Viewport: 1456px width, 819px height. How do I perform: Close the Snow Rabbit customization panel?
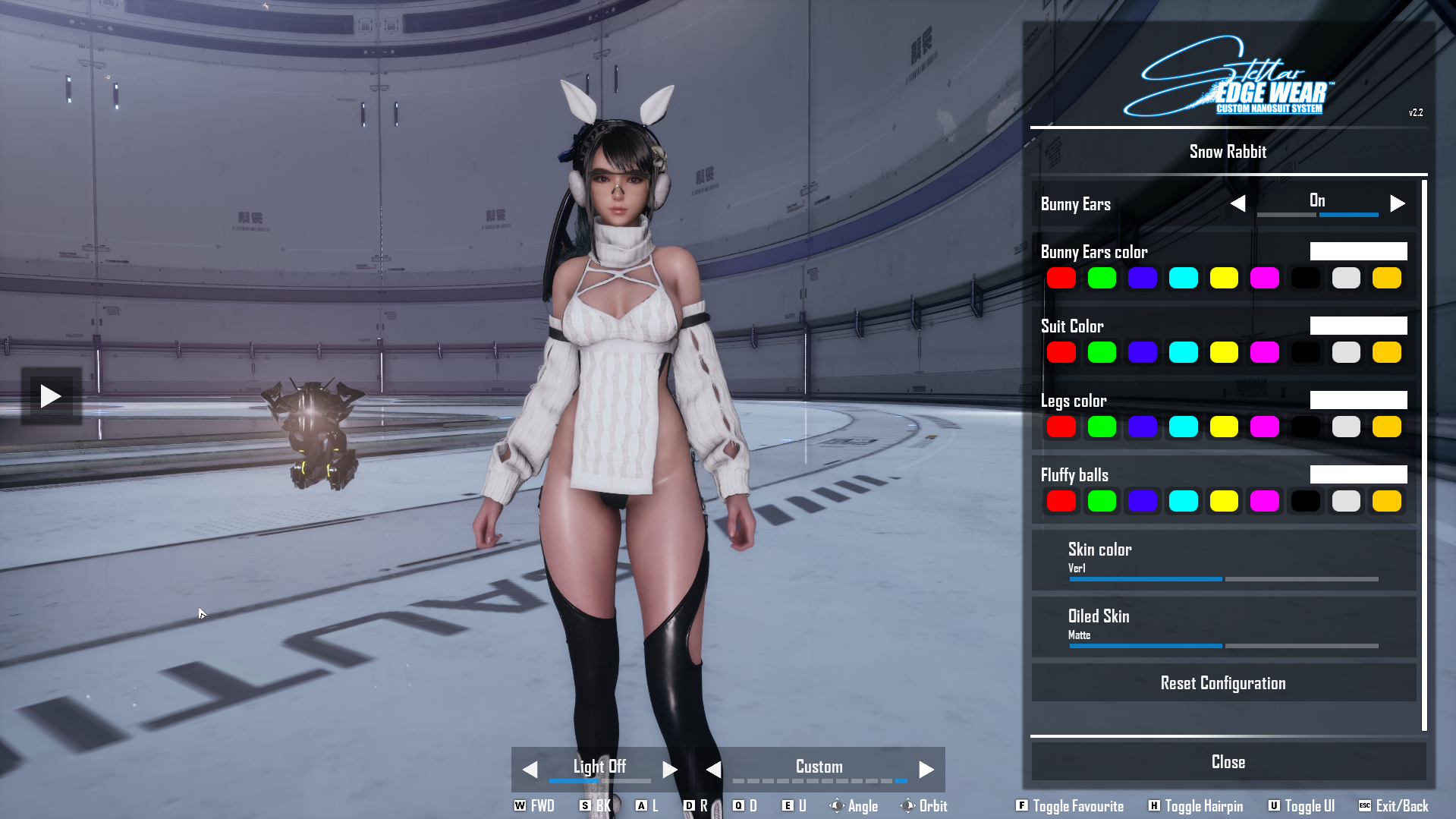[x=1228, y=762]
